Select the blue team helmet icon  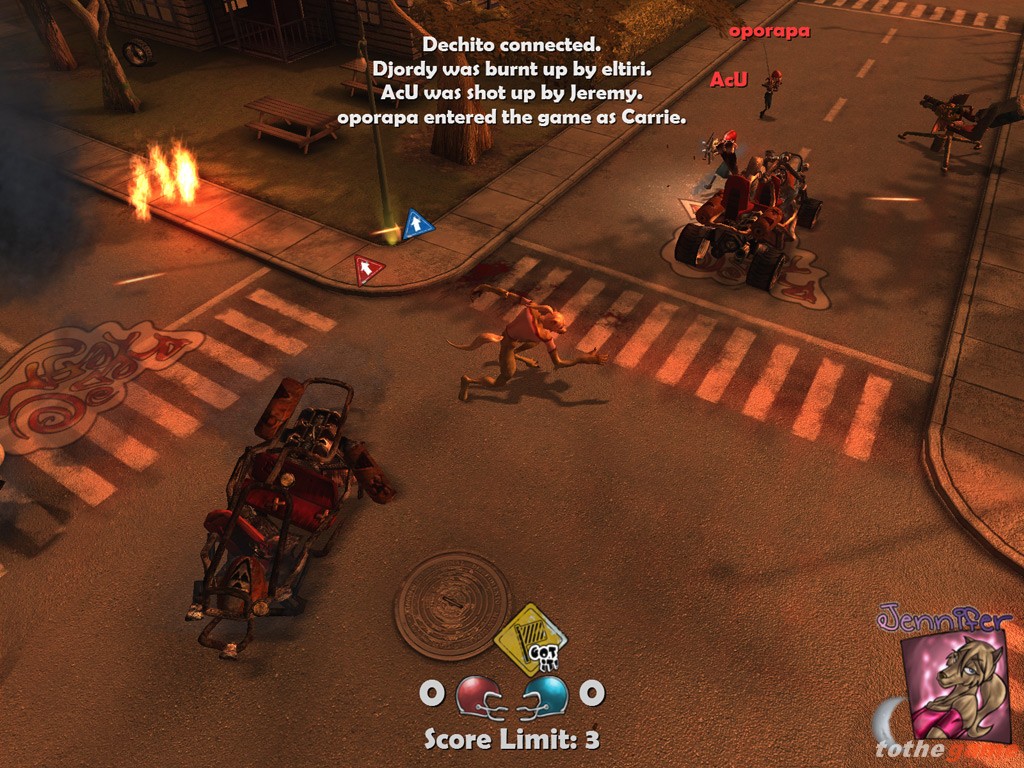tap(545, 695)
